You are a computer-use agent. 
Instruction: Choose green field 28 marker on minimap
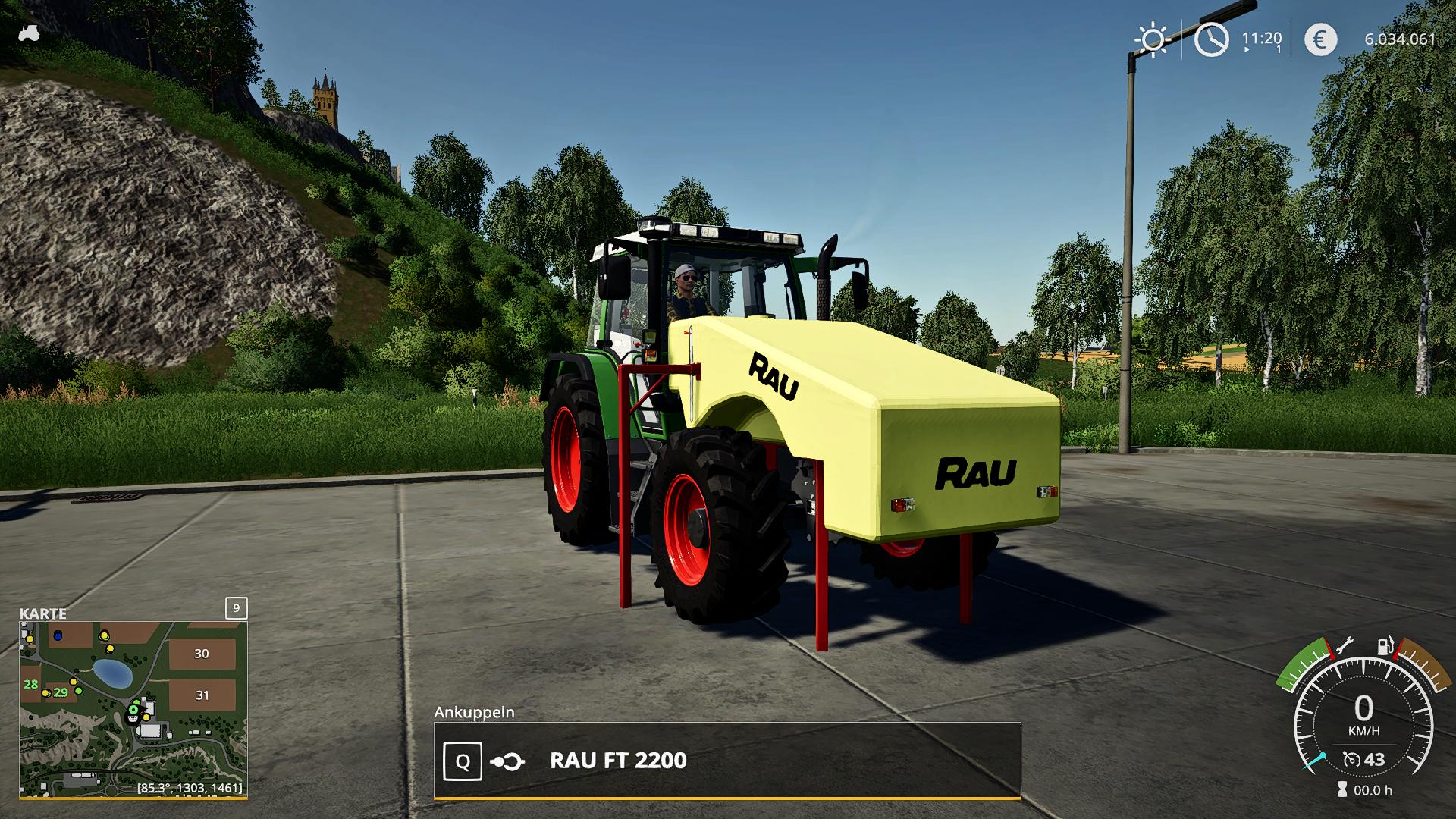30,684
